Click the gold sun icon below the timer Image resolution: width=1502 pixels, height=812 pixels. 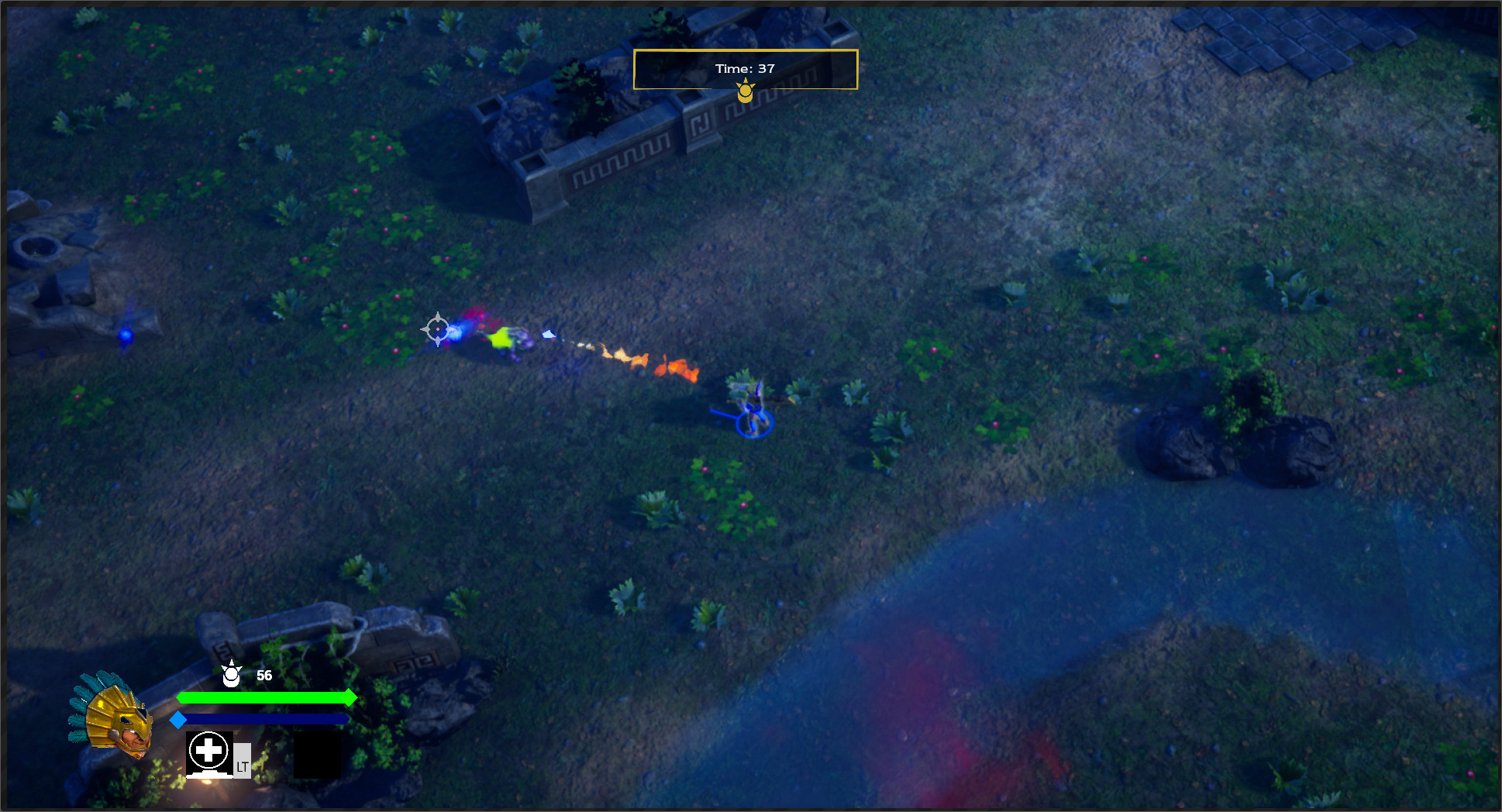click(x=745, y=92)
